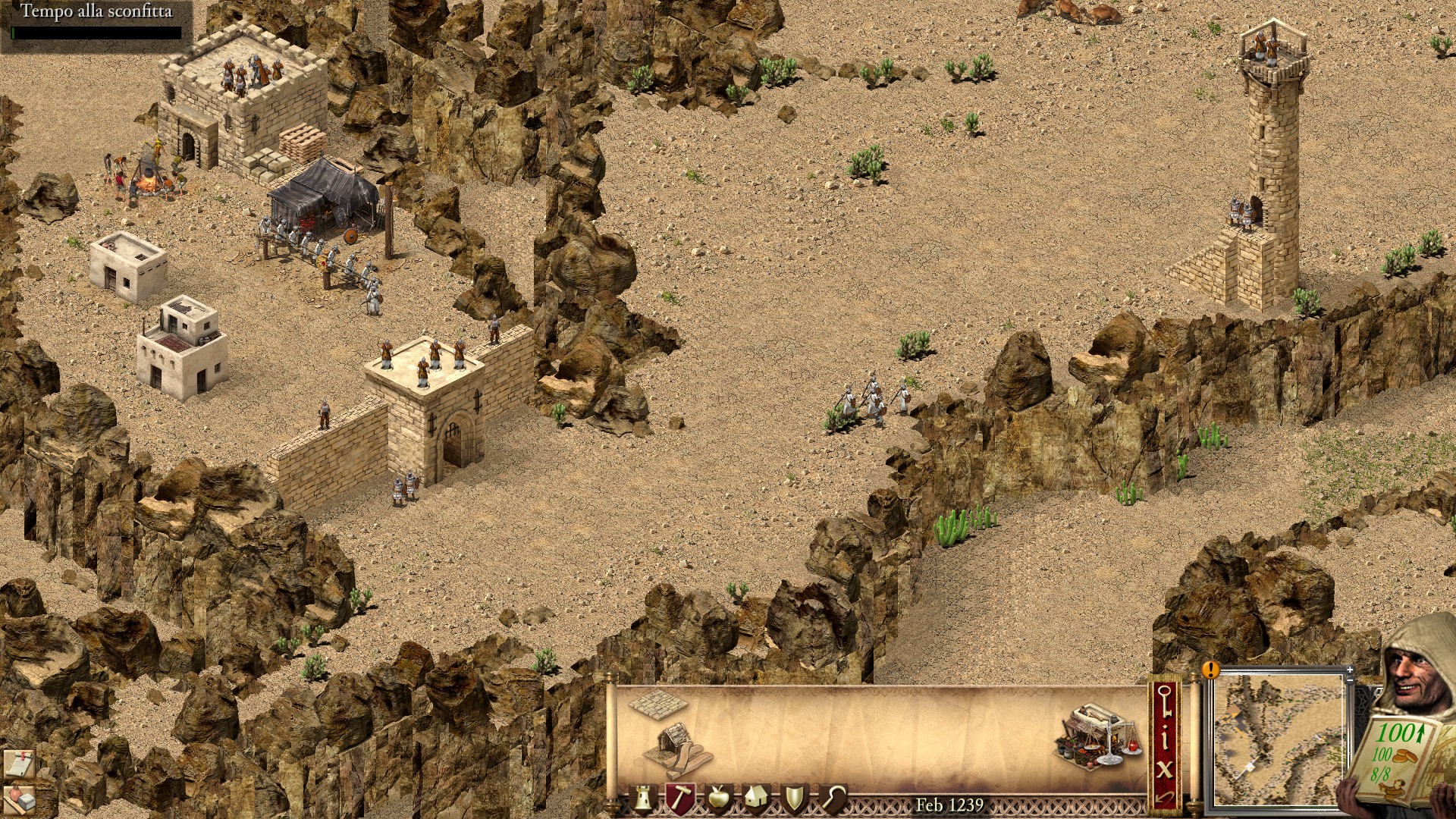Click the orange exclamation alert icon

pyautogui.click(x=1210, y=670)
